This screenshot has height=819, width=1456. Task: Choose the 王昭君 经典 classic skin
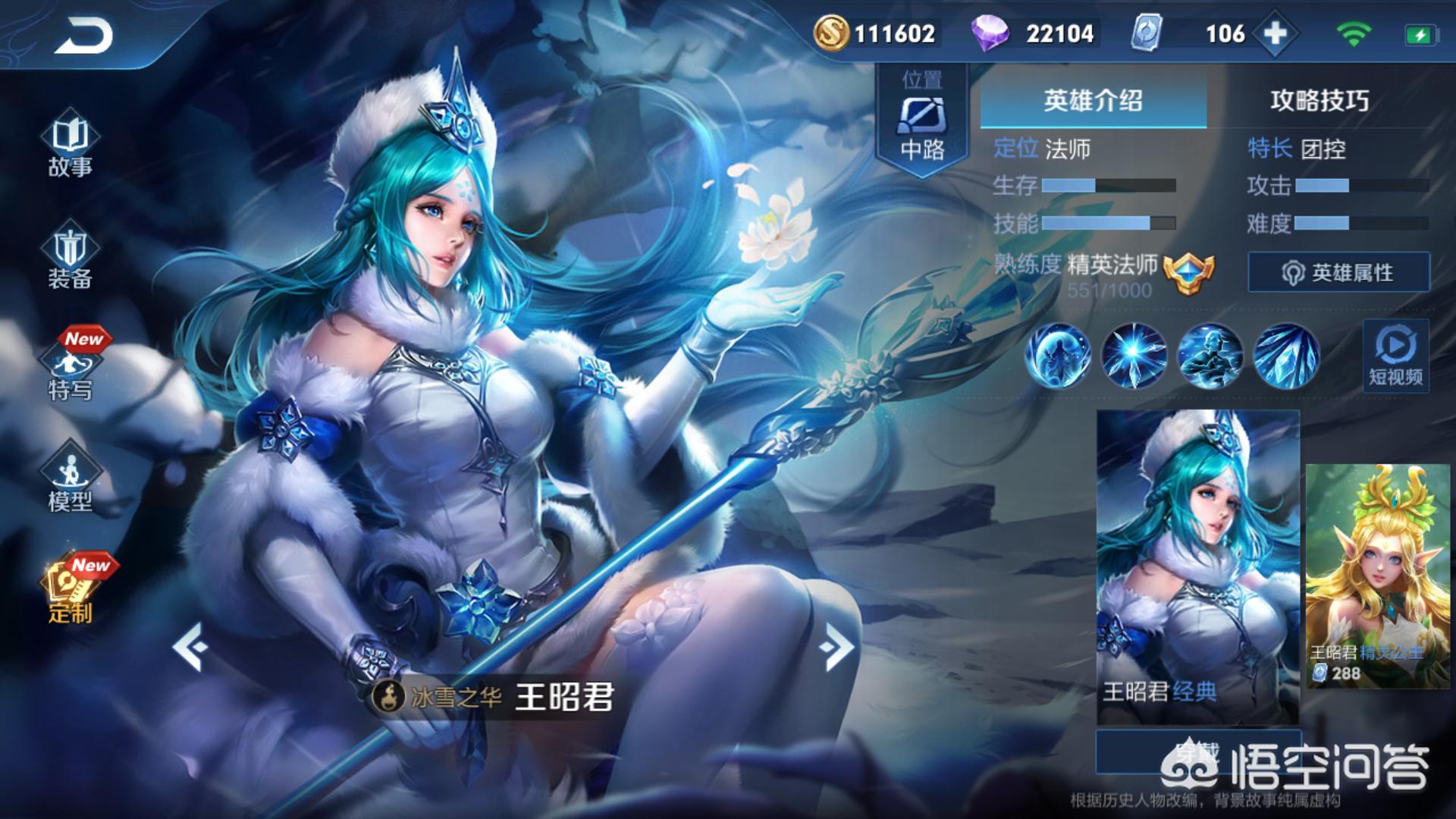click(x=1197, y=565)
